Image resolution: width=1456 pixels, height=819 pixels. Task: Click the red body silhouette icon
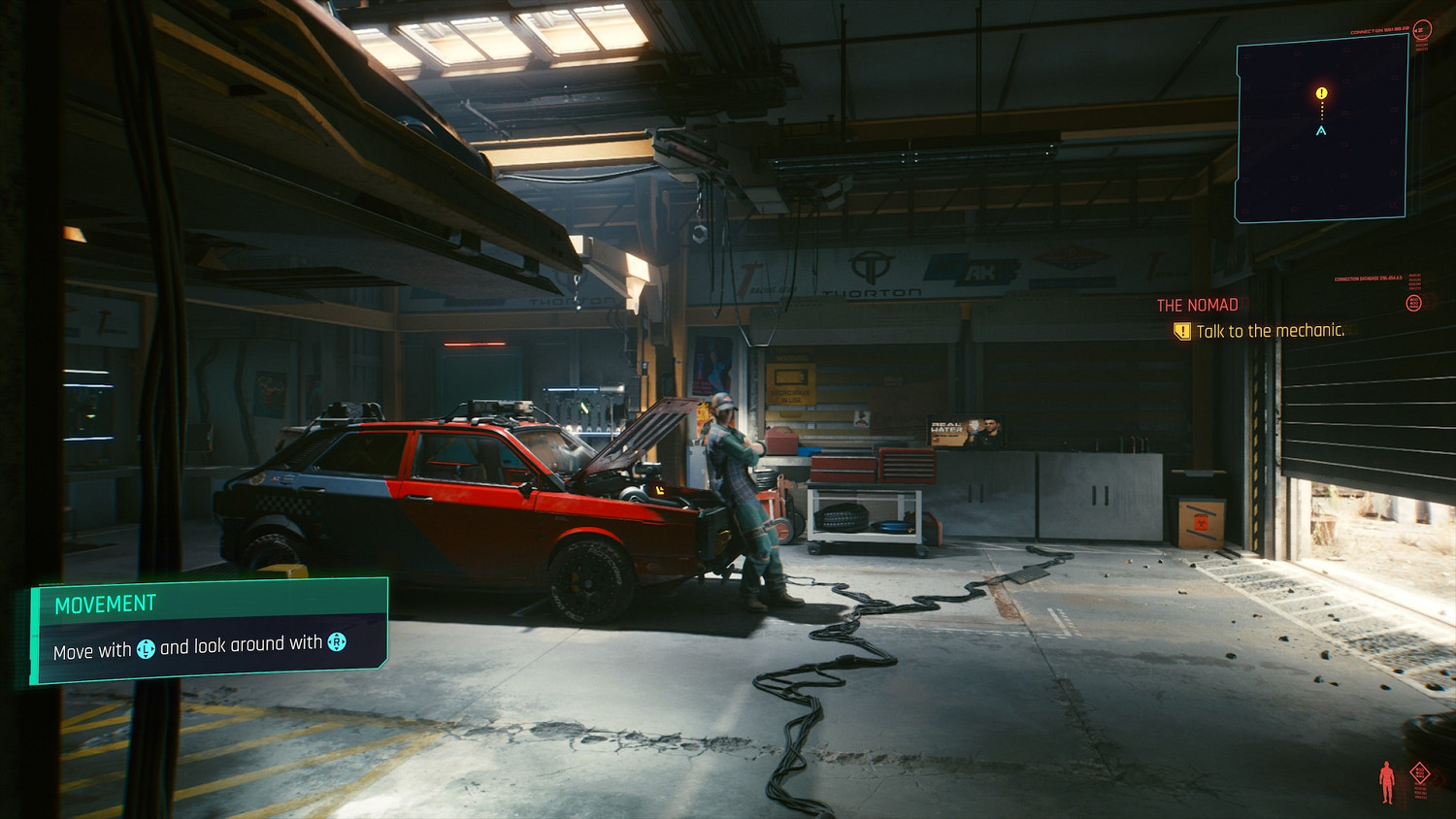point(1387,782)
